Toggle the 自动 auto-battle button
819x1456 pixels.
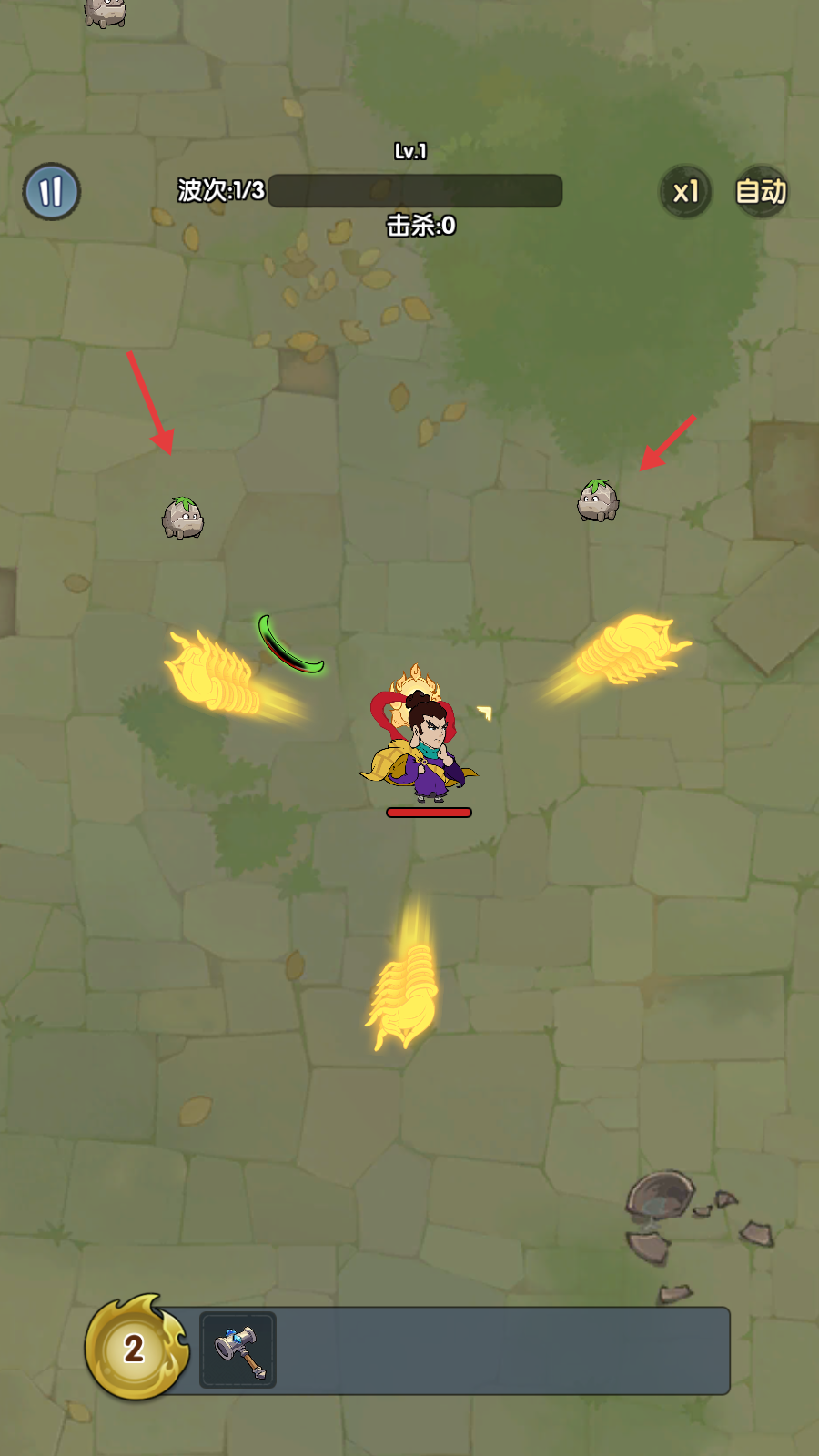(x=760, y=191)
